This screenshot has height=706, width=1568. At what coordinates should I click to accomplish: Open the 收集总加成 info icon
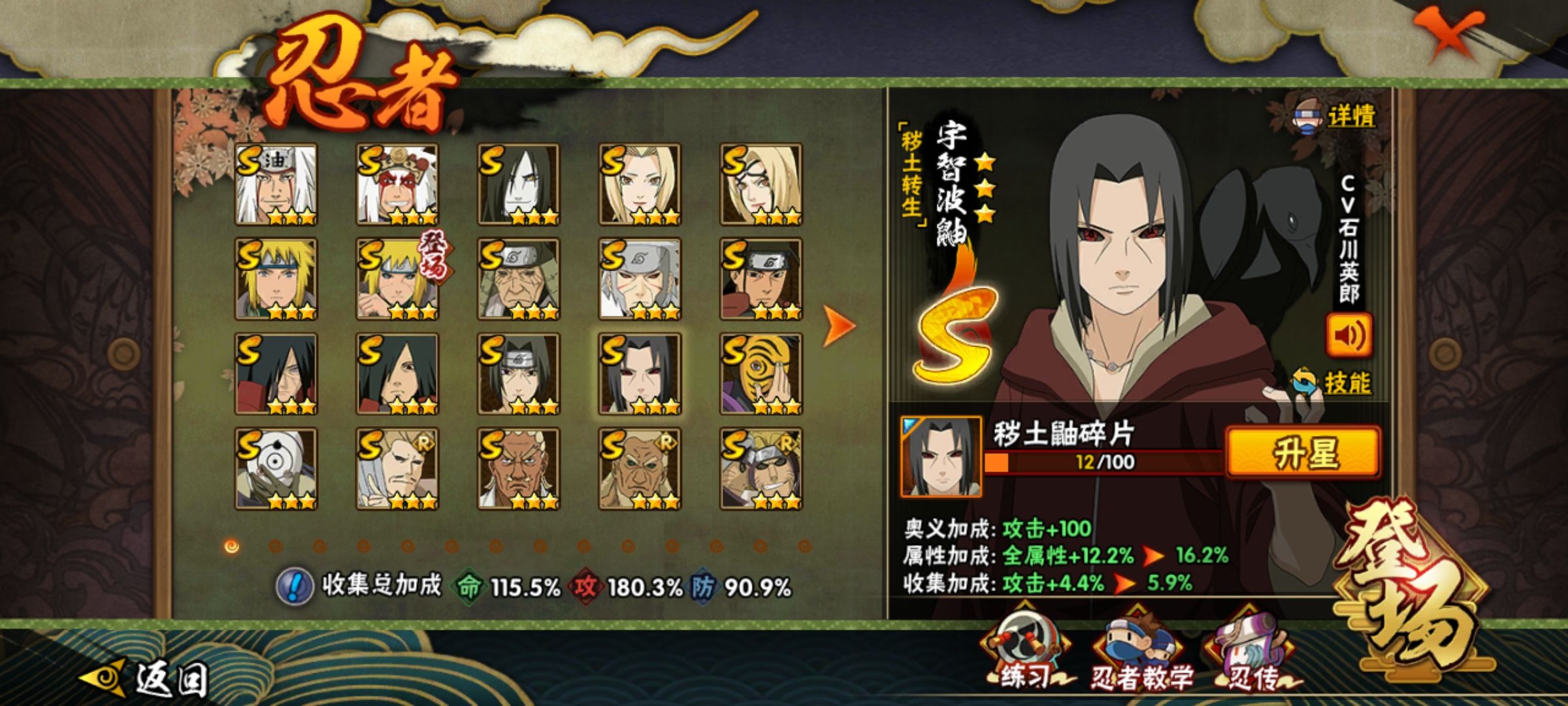pos(295,586)
